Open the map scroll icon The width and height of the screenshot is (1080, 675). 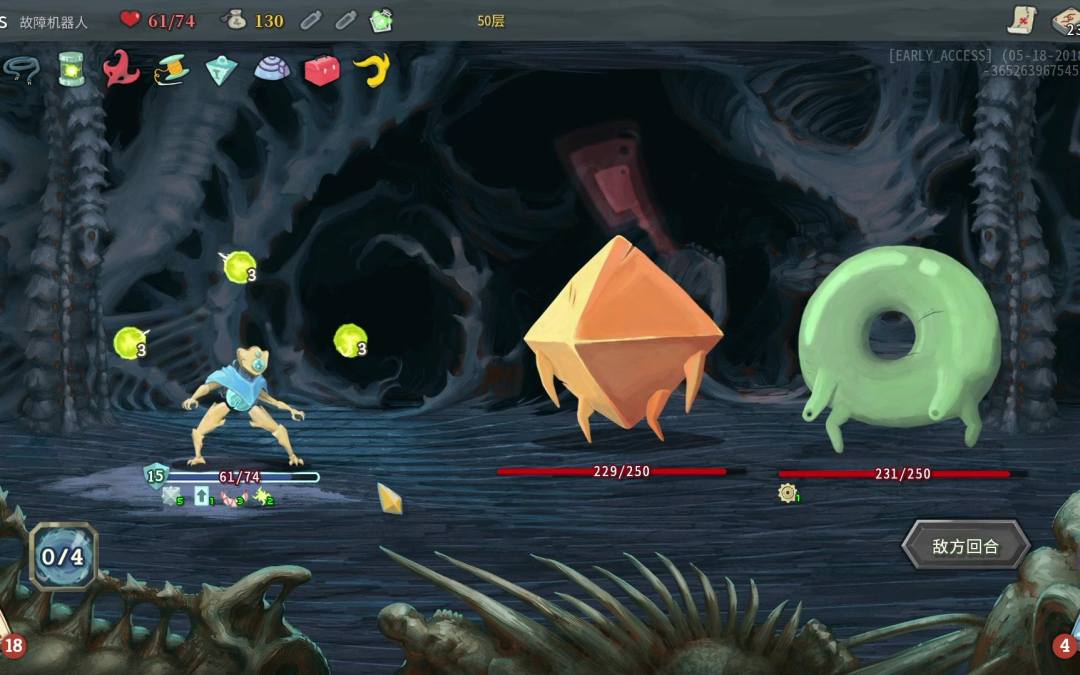(1021, 19)
